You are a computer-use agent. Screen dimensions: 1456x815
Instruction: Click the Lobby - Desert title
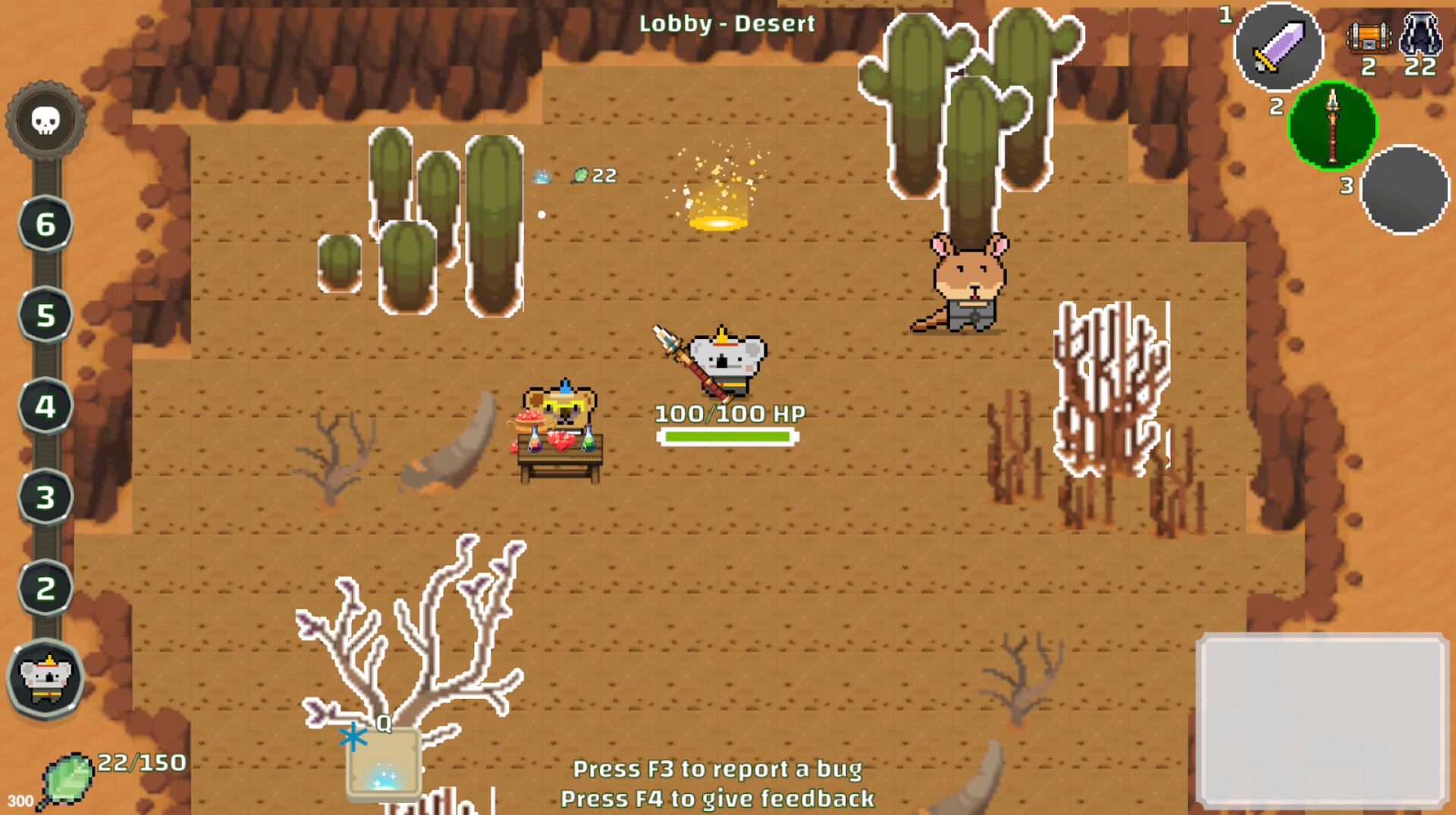(726, 24)
